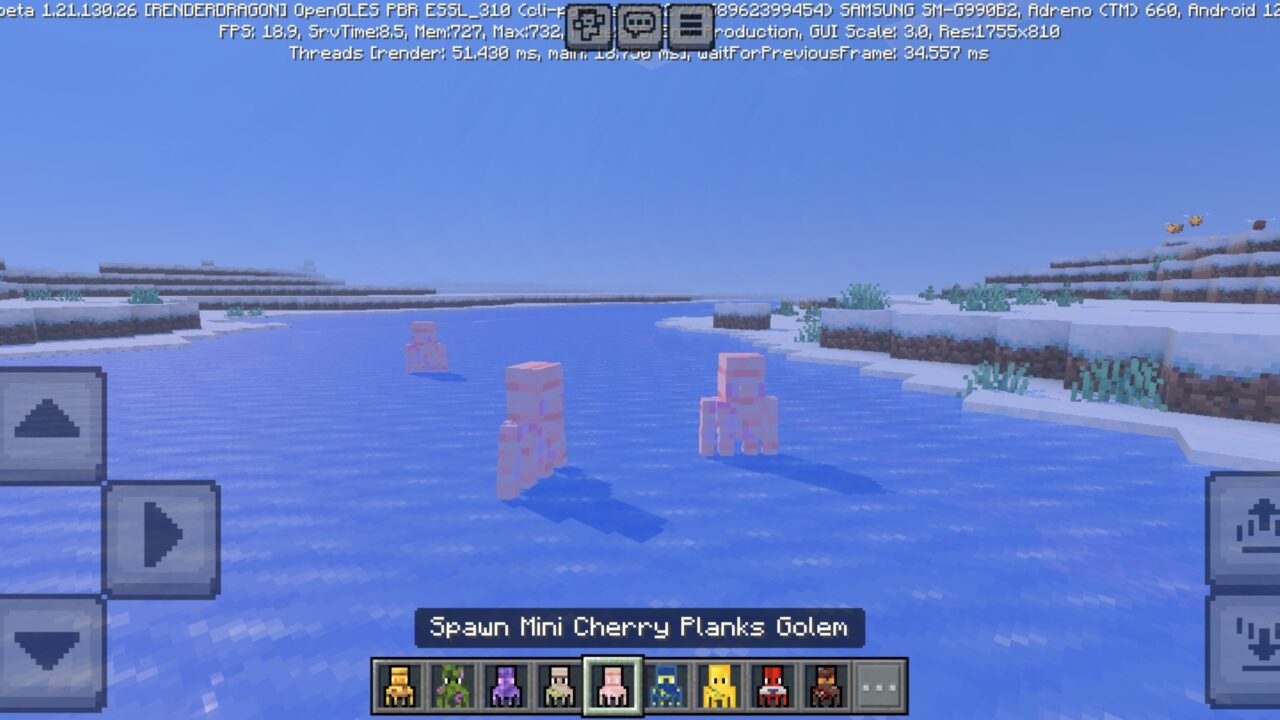Select the green mossy Mini Golem egg
Image resolution: width=1280 pixels, height=720 pixels.
pos(454,687)
